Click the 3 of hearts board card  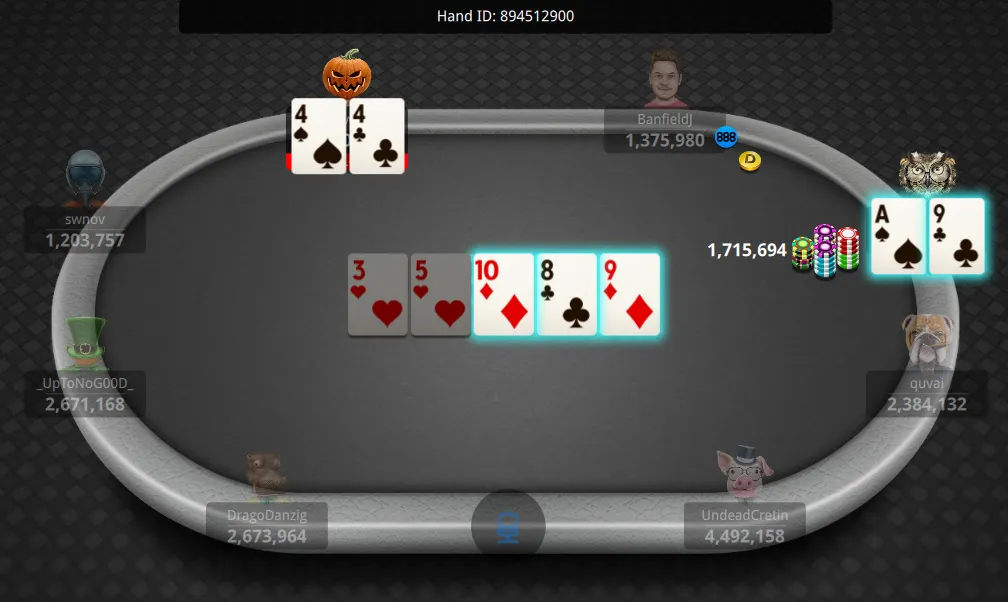click(x=377, y=294)
